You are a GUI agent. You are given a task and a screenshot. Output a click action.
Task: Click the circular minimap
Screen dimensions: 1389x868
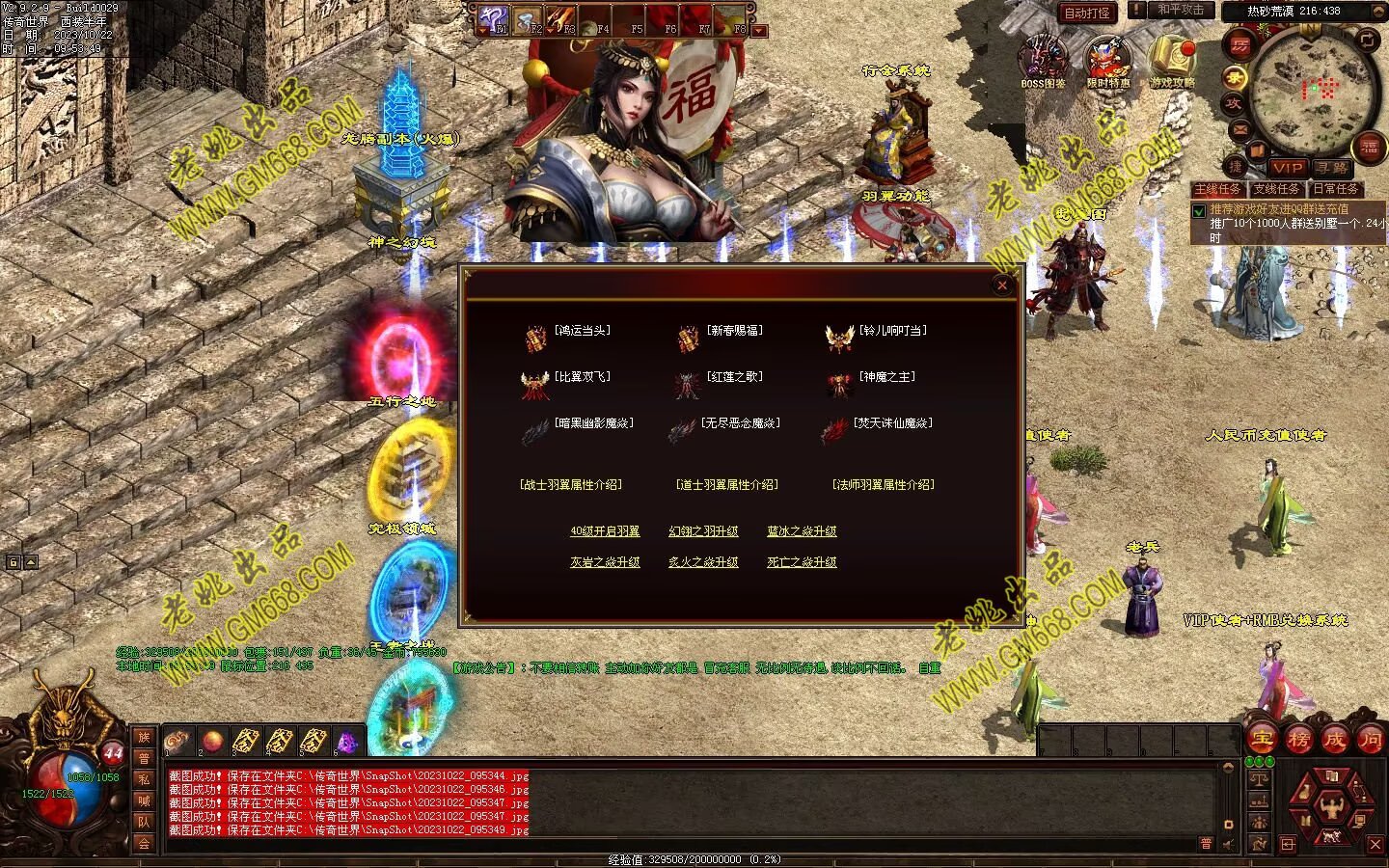[x=1309, y=87]
